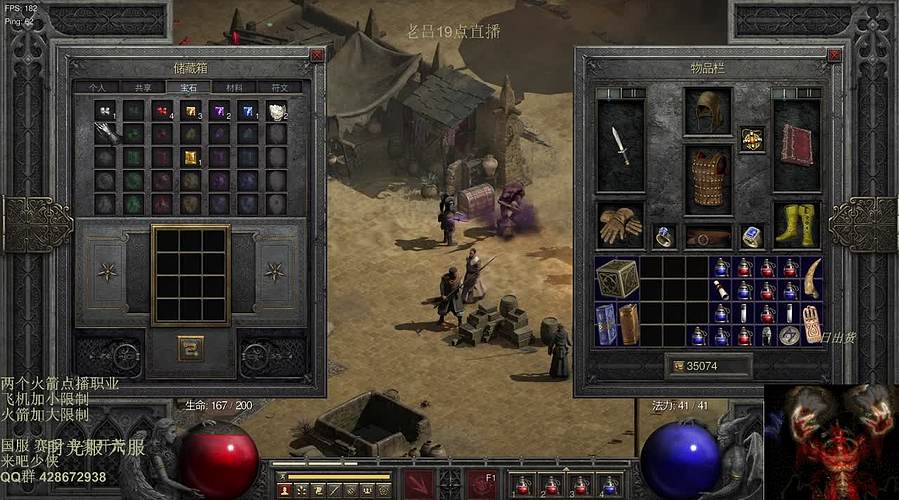Close the stash window

tap(317, 56)
